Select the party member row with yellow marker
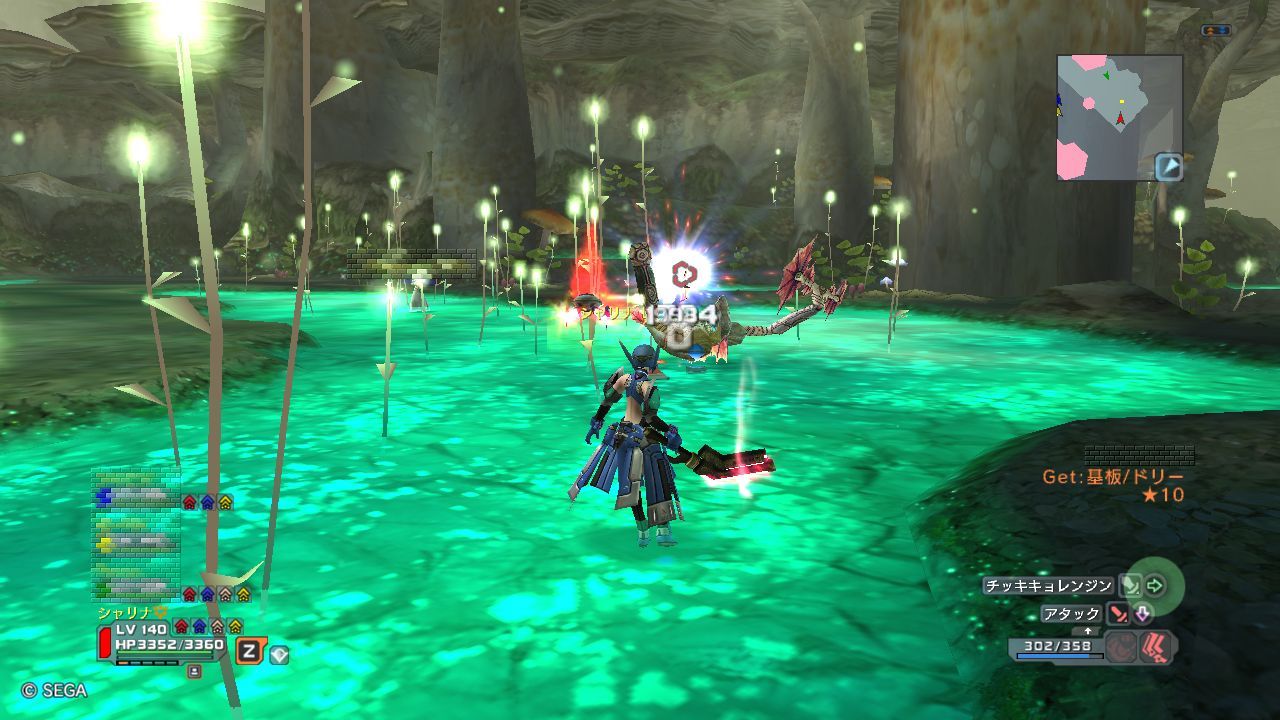Screen dimensions: 1280x720 (x=137, y=542)
